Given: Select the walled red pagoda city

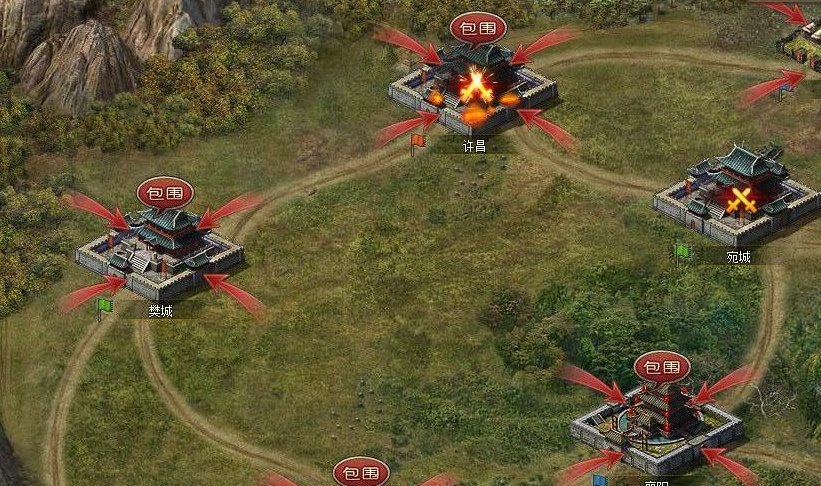Looking at the screenshot, I should [x=657, y=420].
